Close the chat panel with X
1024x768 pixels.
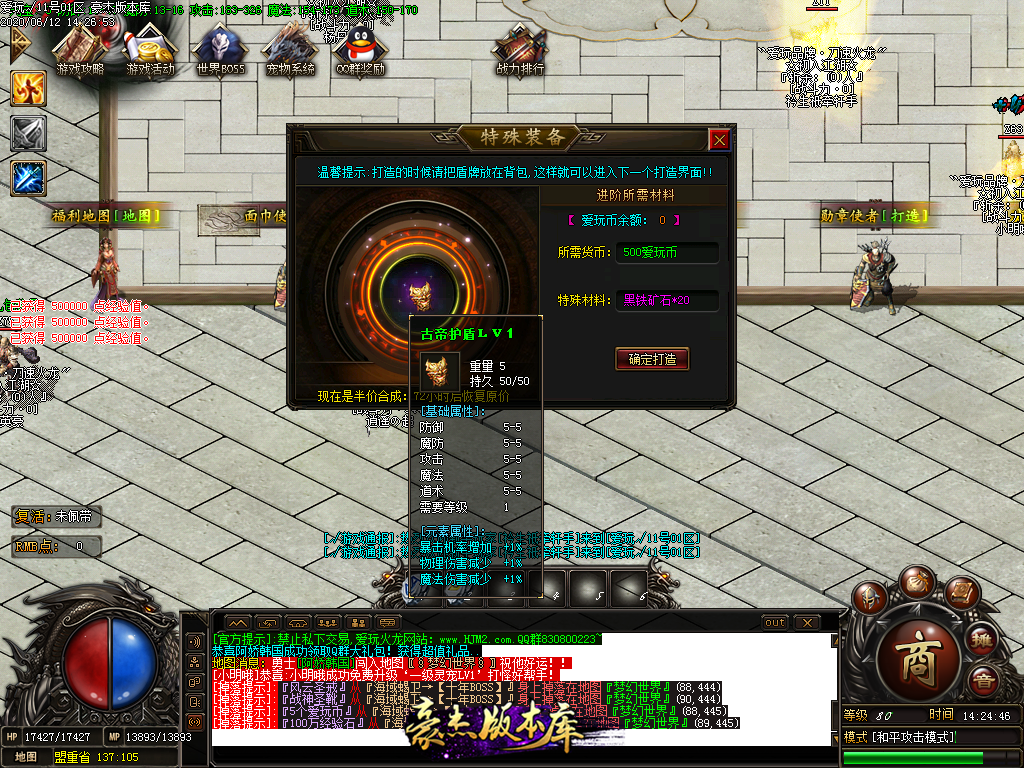[x=807, y=622]
